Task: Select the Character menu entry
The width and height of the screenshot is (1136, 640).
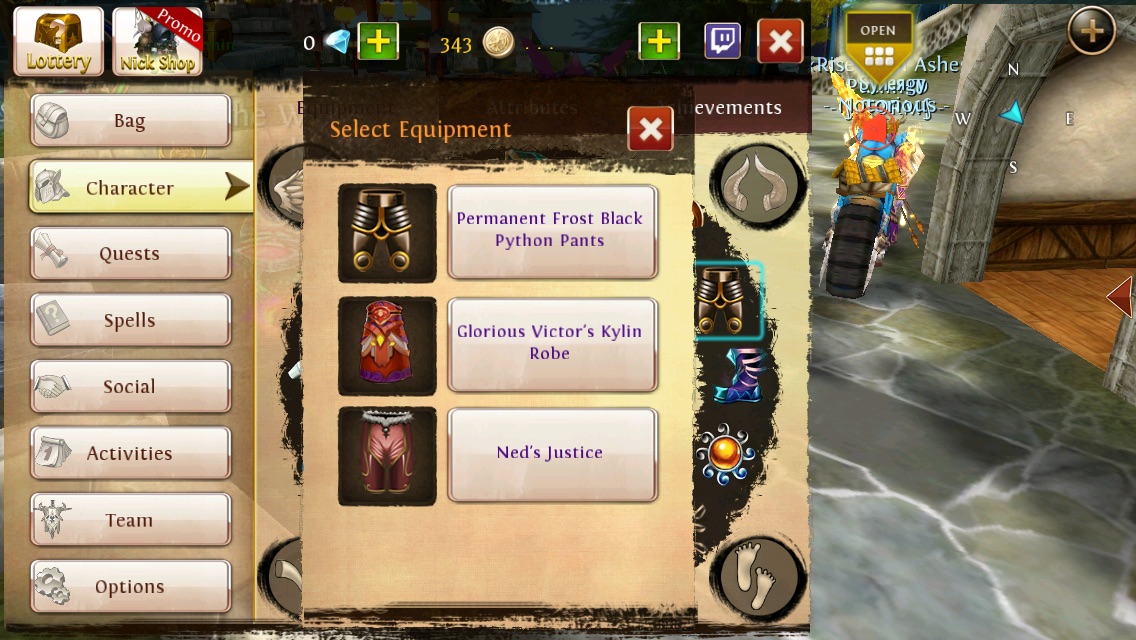Action: coord(131,188)
